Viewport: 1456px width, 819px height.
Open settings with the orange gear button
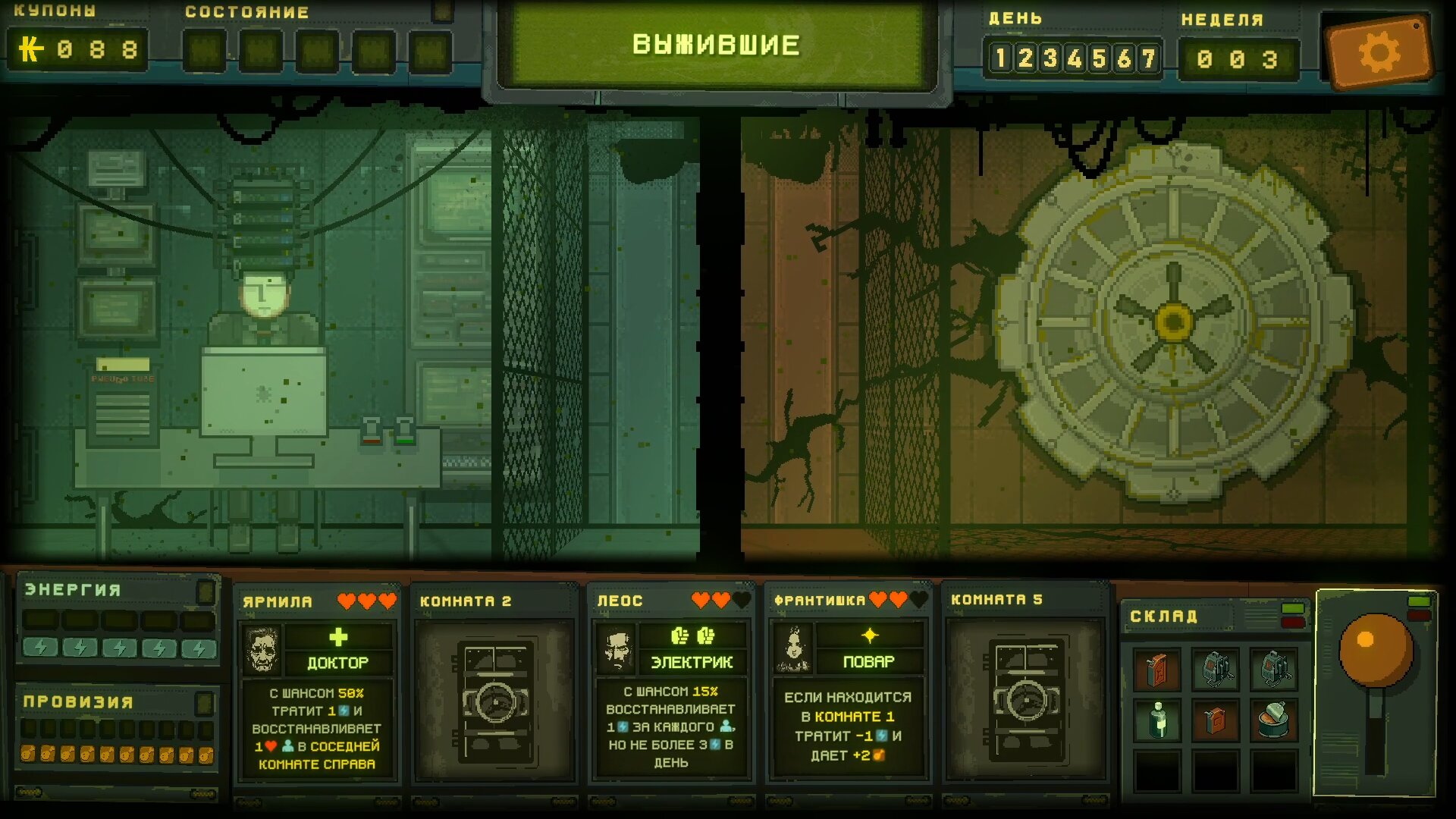click(1378, 53)
